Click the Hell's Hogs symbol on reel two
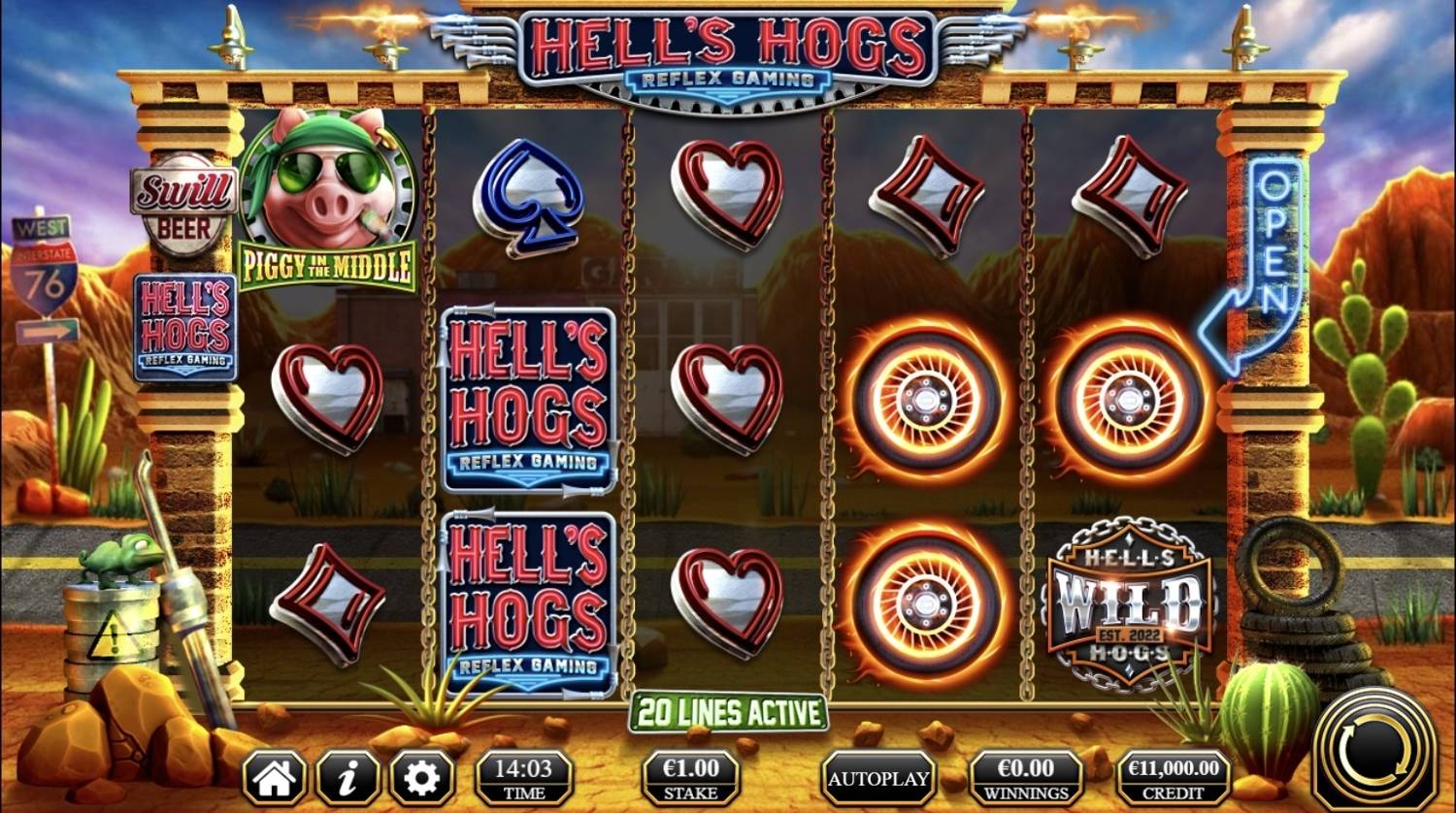The height and width of the screenshot is (813, 1456). click(529, 398)
